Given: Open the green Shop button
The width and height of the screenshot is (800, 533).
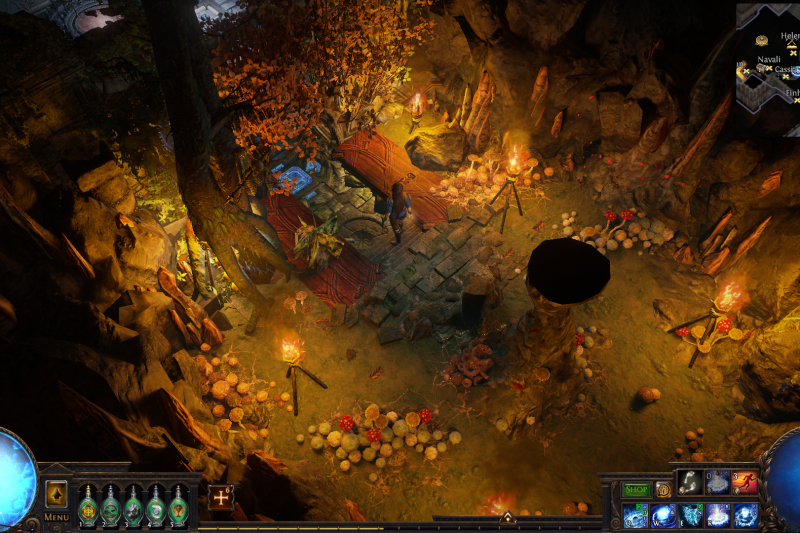Looking at the screenshot, I should pos(636,490).
